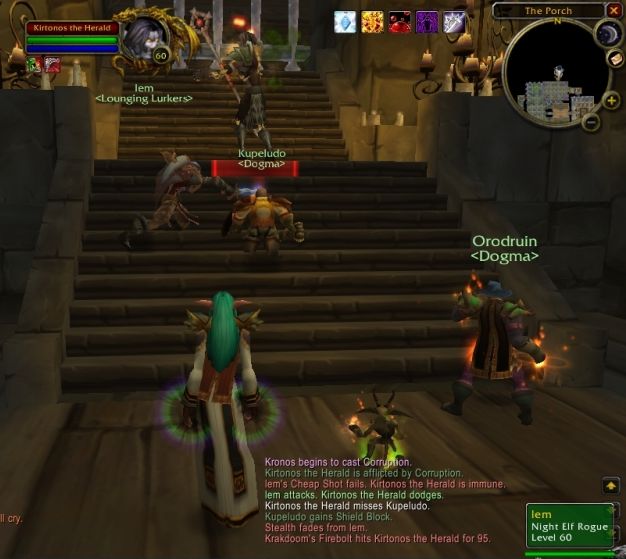Click the green debuff icon under target frame

pyautogui.click(x=33, y=66)
